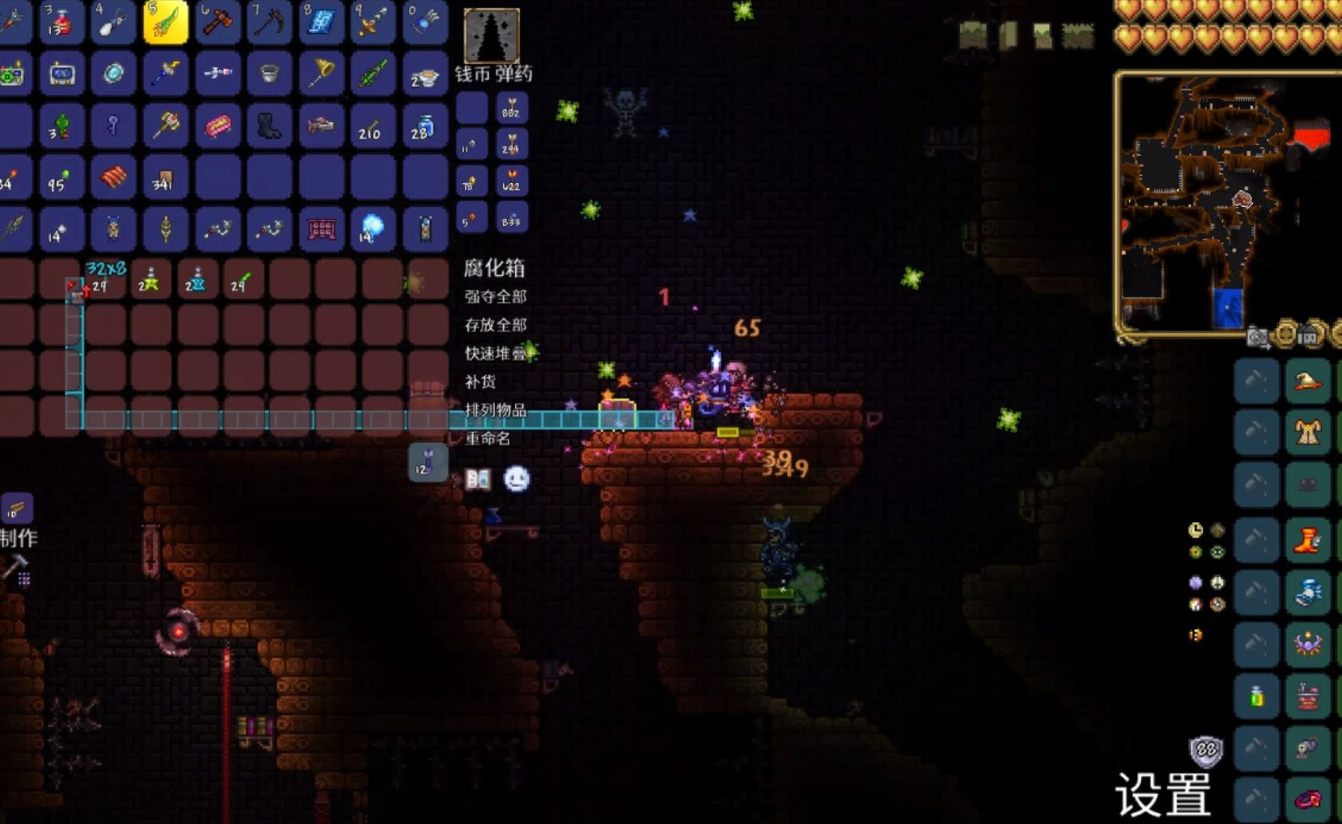
Task: Open the bestiary book icon
Action: 478,480
